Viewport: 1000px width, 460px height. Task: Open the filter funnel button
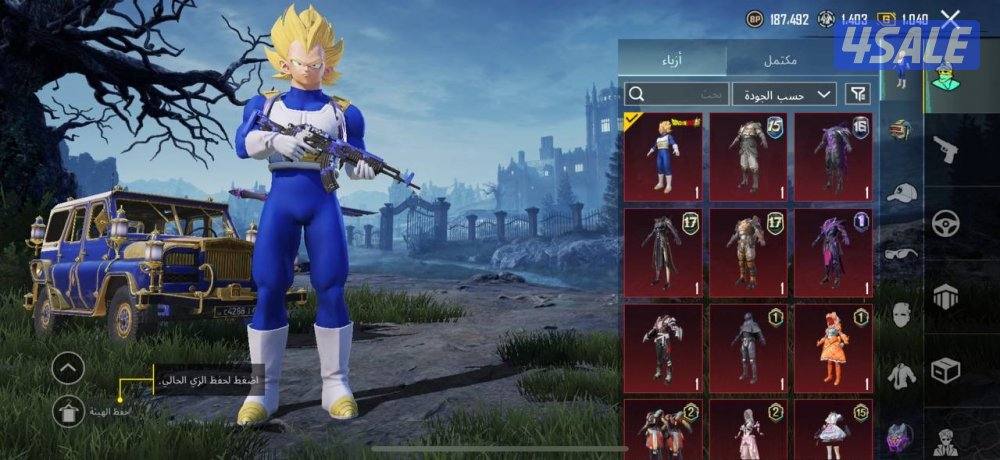click(x=858, y=94)
